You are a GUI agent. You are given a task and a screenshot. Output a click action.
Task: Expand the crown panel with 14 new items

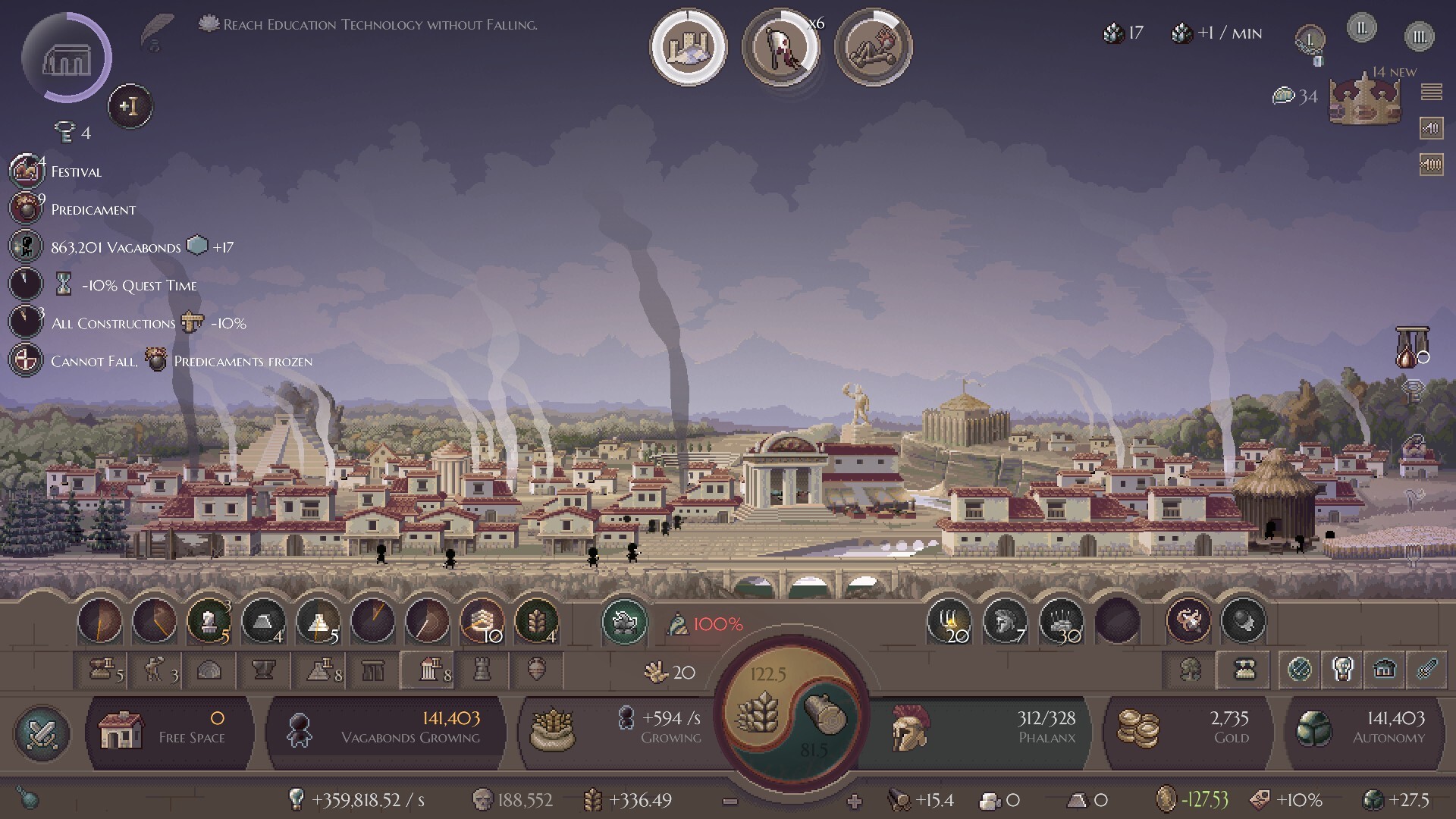click(x=1365, y=102)
